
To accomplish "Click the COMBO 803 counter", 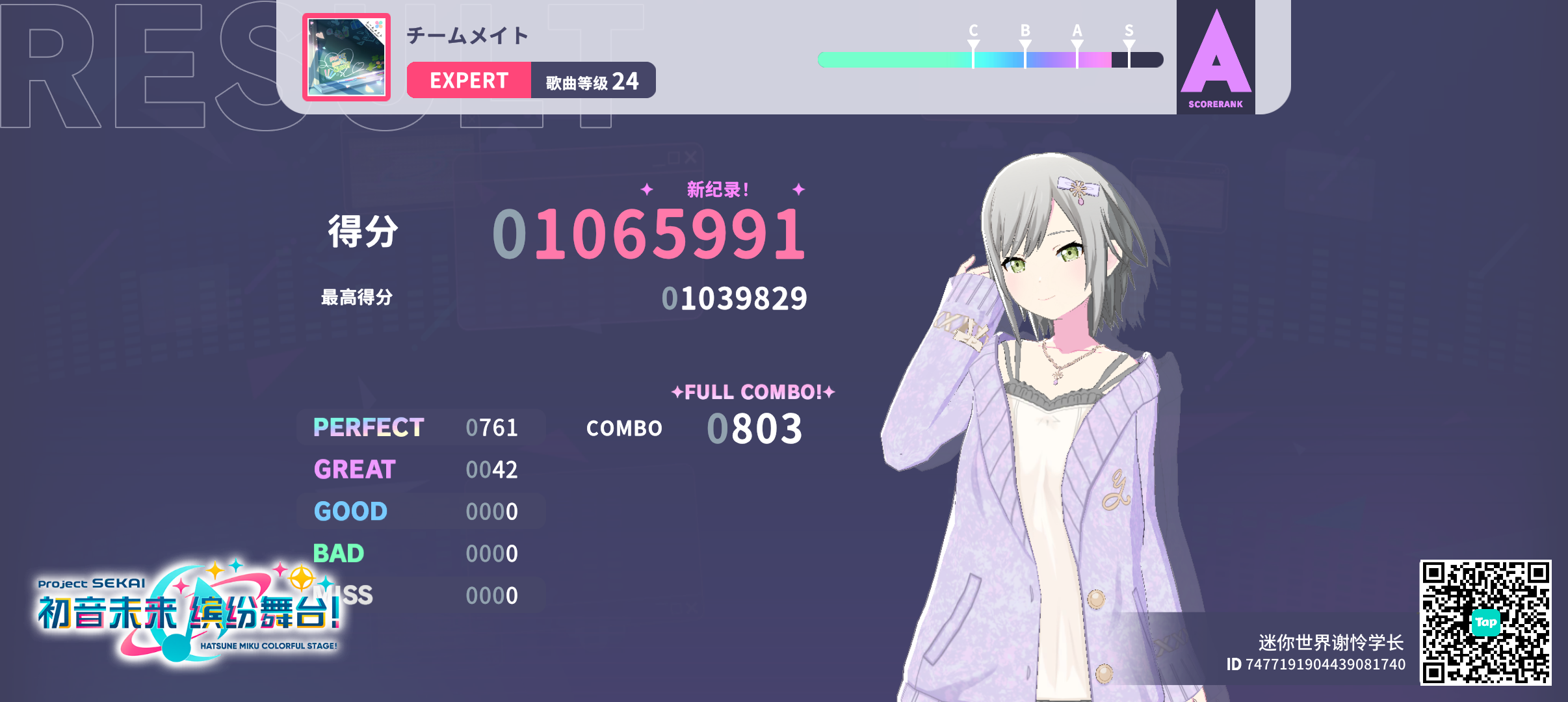I will (x=754, y=427).
